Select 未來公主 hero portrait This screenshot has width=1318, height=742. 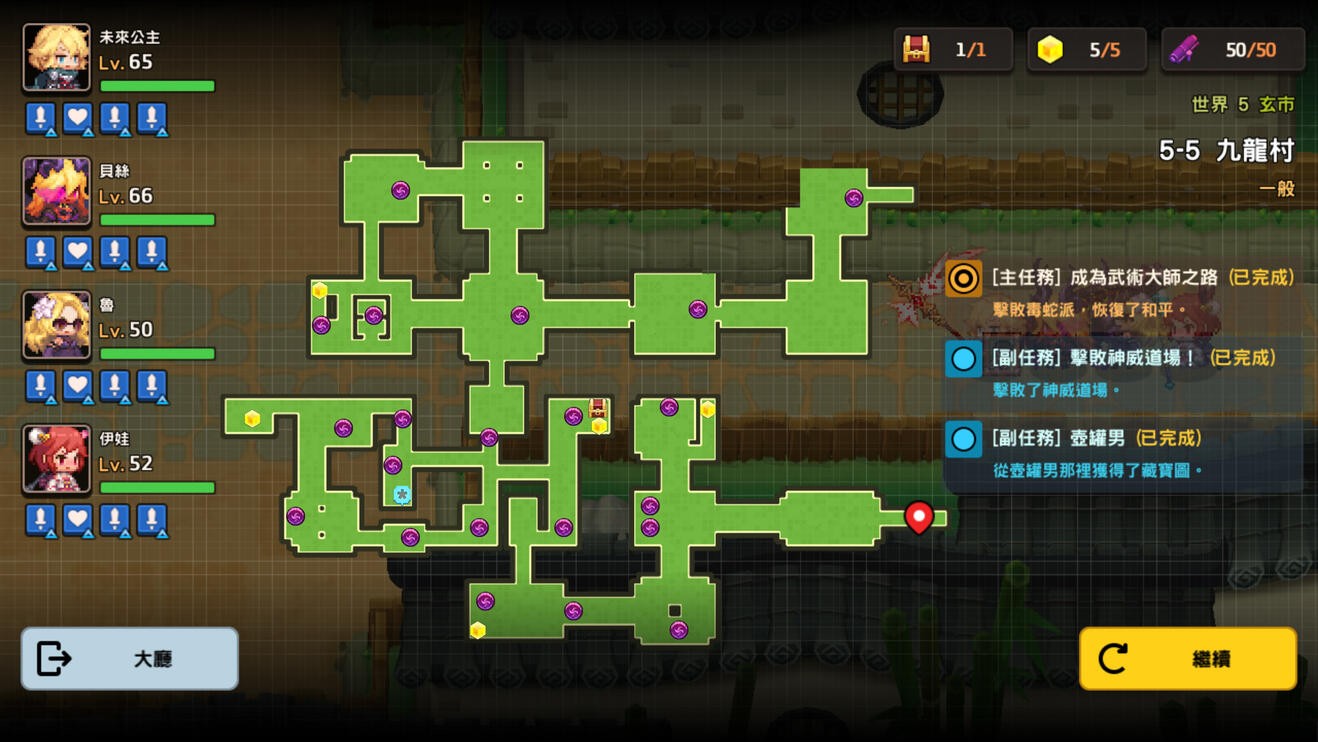point(57,58)
